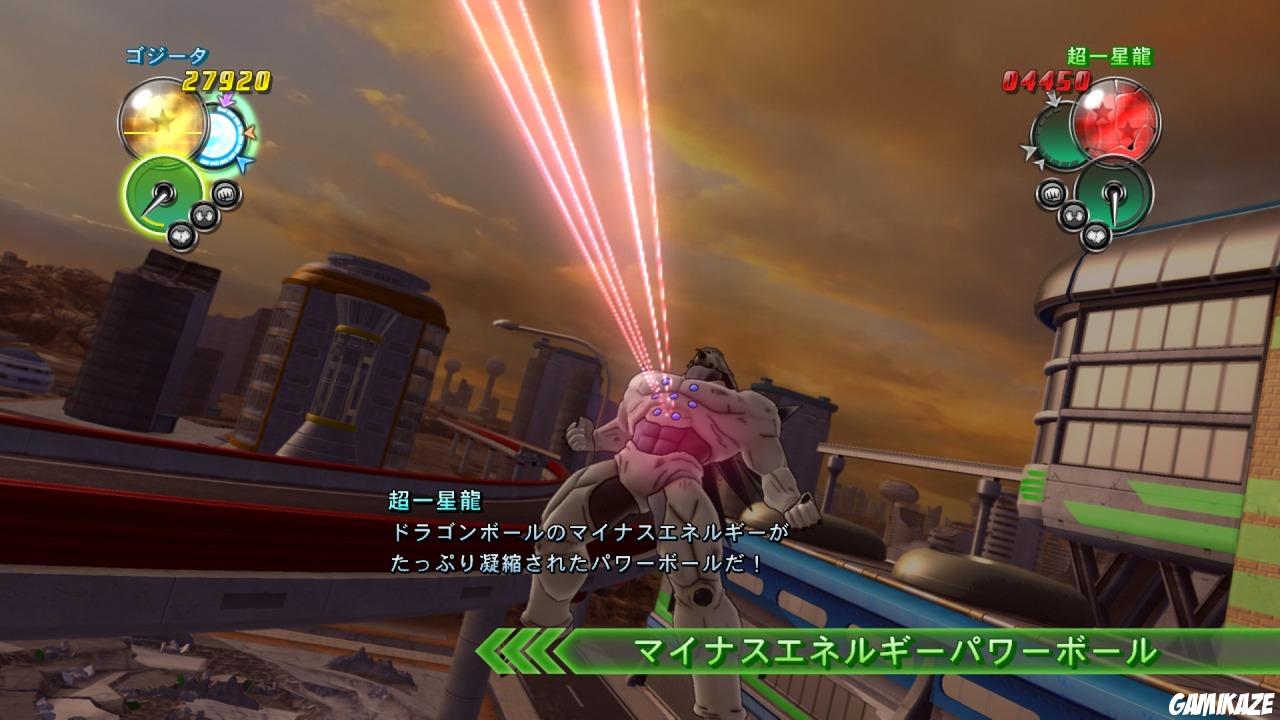Viewport: 1280px width, 720px height.
Task: Click the gray arrows beside the enemy gauge
Action: (1034, 156)
